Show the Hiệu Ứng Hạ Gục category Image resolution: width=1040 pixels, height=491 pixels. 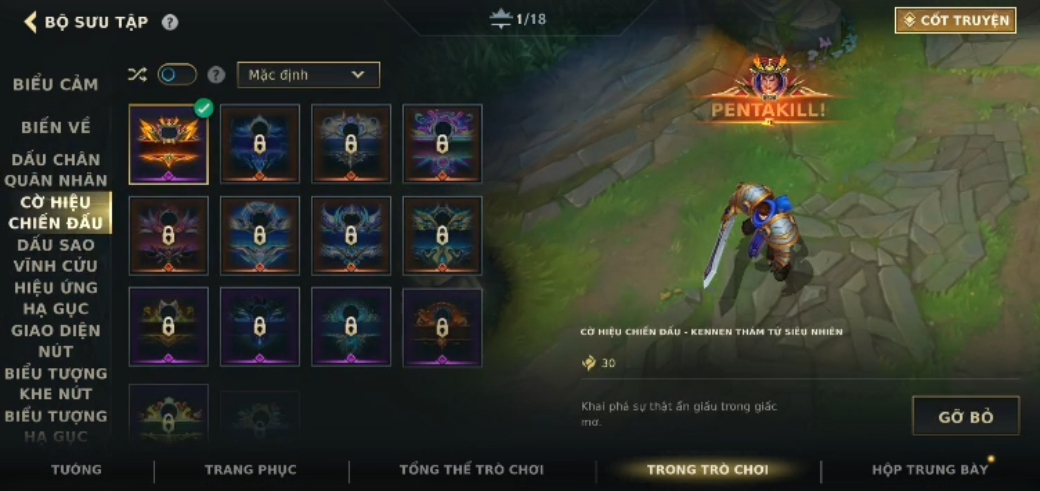[56, 298]
